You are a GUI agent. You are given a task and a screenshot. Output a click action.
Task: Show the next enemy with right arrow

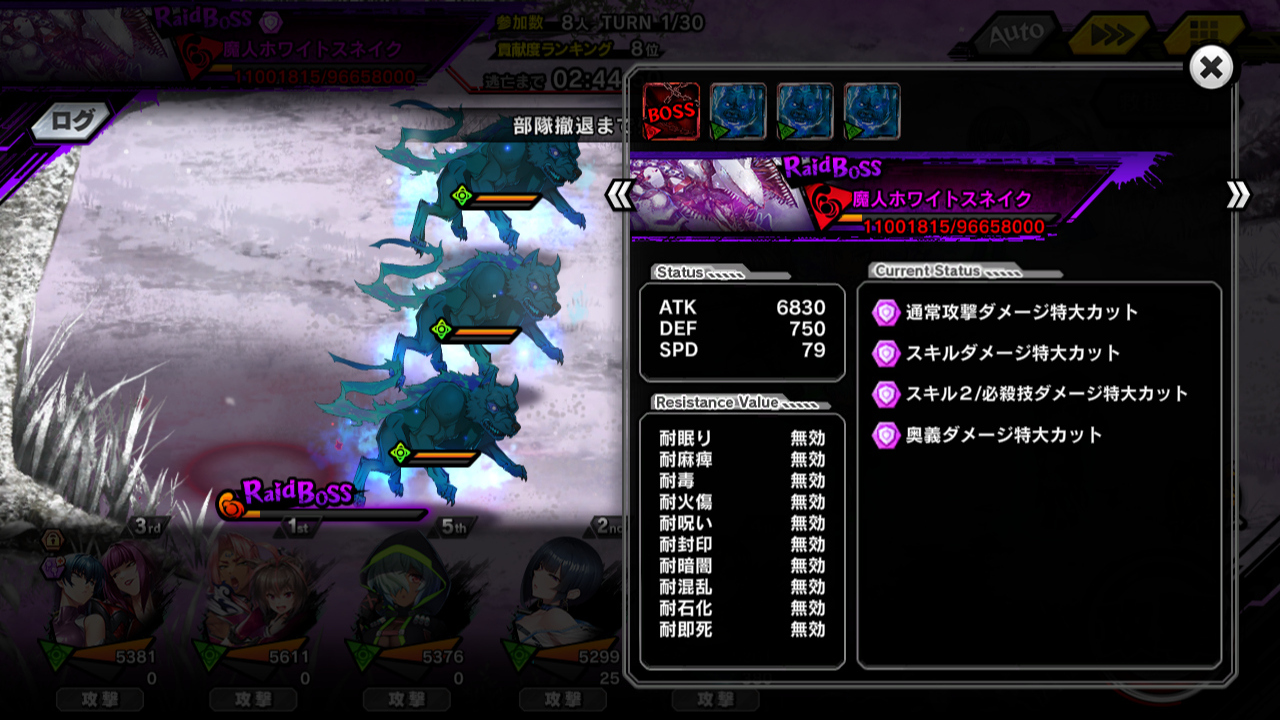point(1238,195)
